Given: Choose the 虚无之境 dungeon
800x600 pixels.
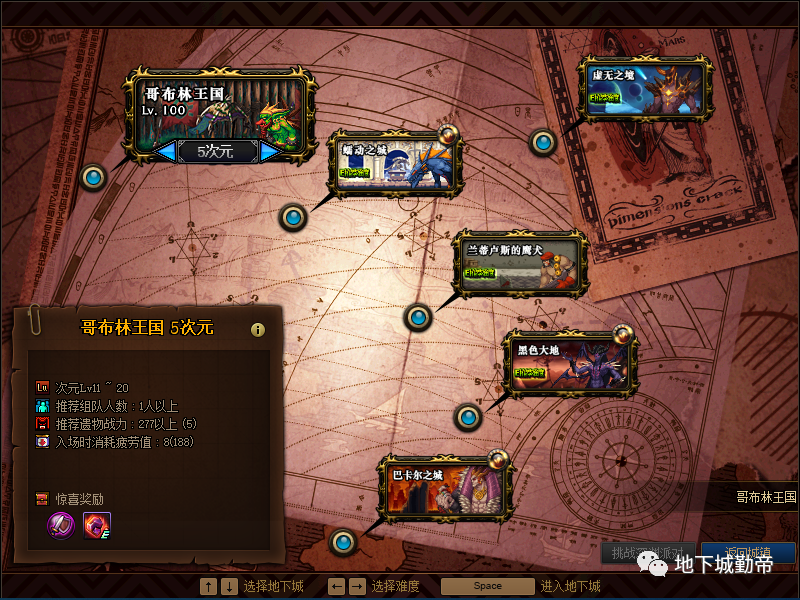Looking at the screenshot, I should tap(645, 88).
